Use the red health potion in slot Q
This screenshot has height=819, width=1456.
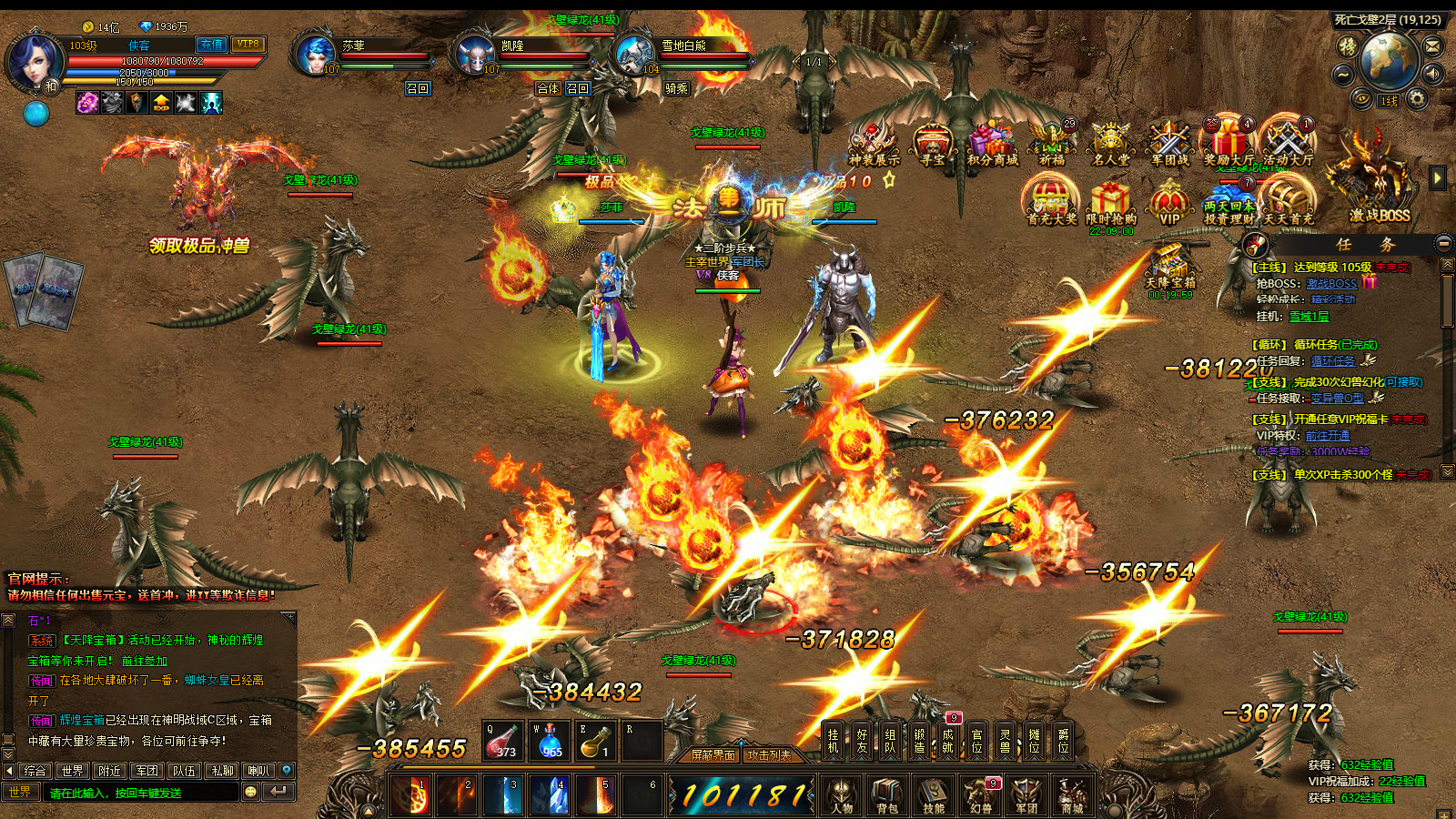coord(501,742)
